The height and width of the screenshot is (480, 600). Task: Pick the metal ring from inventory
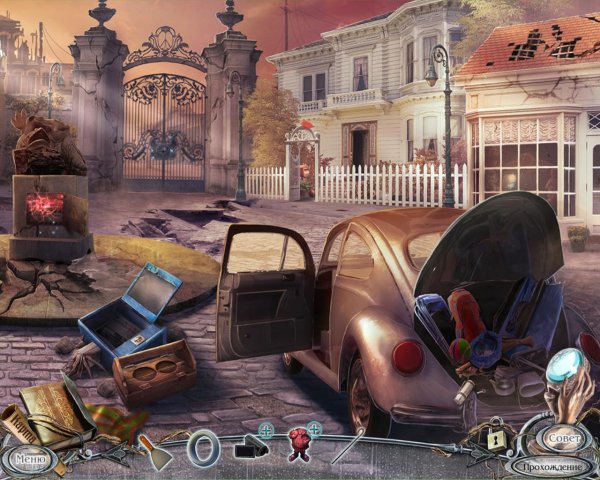click(202, 446)
